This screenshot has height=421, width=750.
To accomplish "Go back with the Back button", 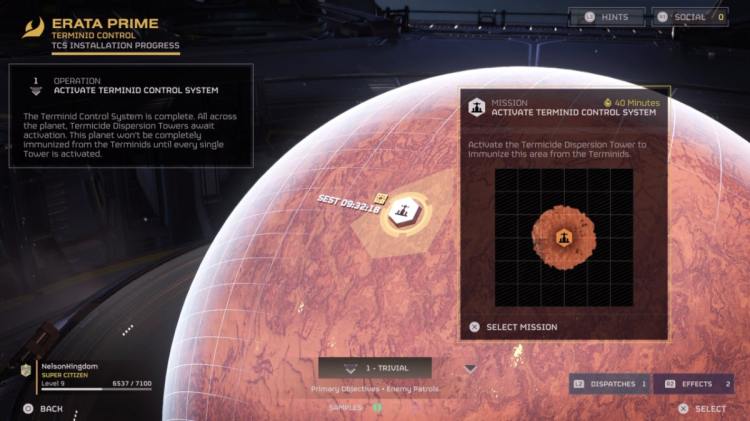I will [43, 408].
